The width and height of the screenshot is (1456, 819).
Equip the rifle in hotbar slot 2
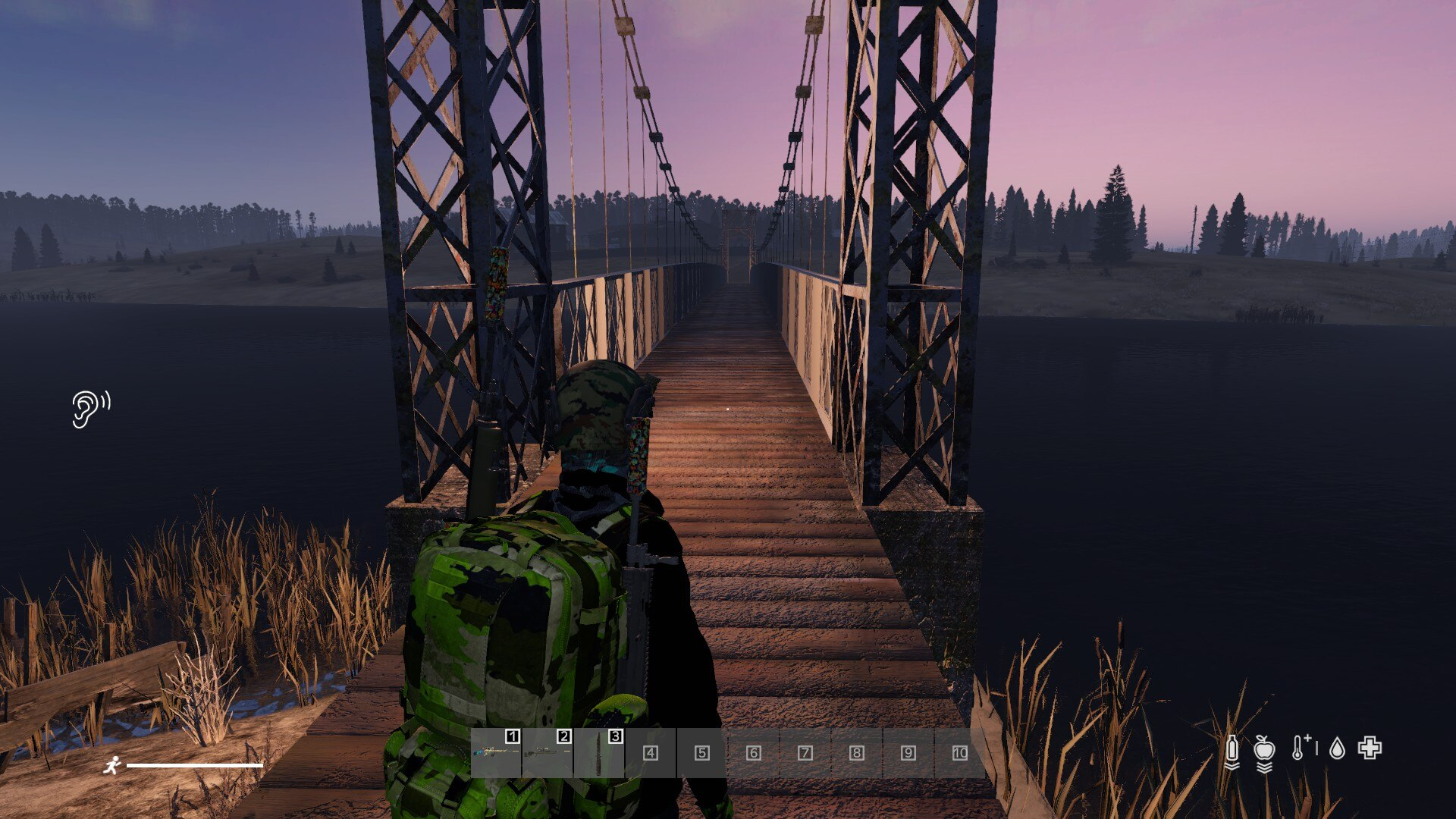547,752
